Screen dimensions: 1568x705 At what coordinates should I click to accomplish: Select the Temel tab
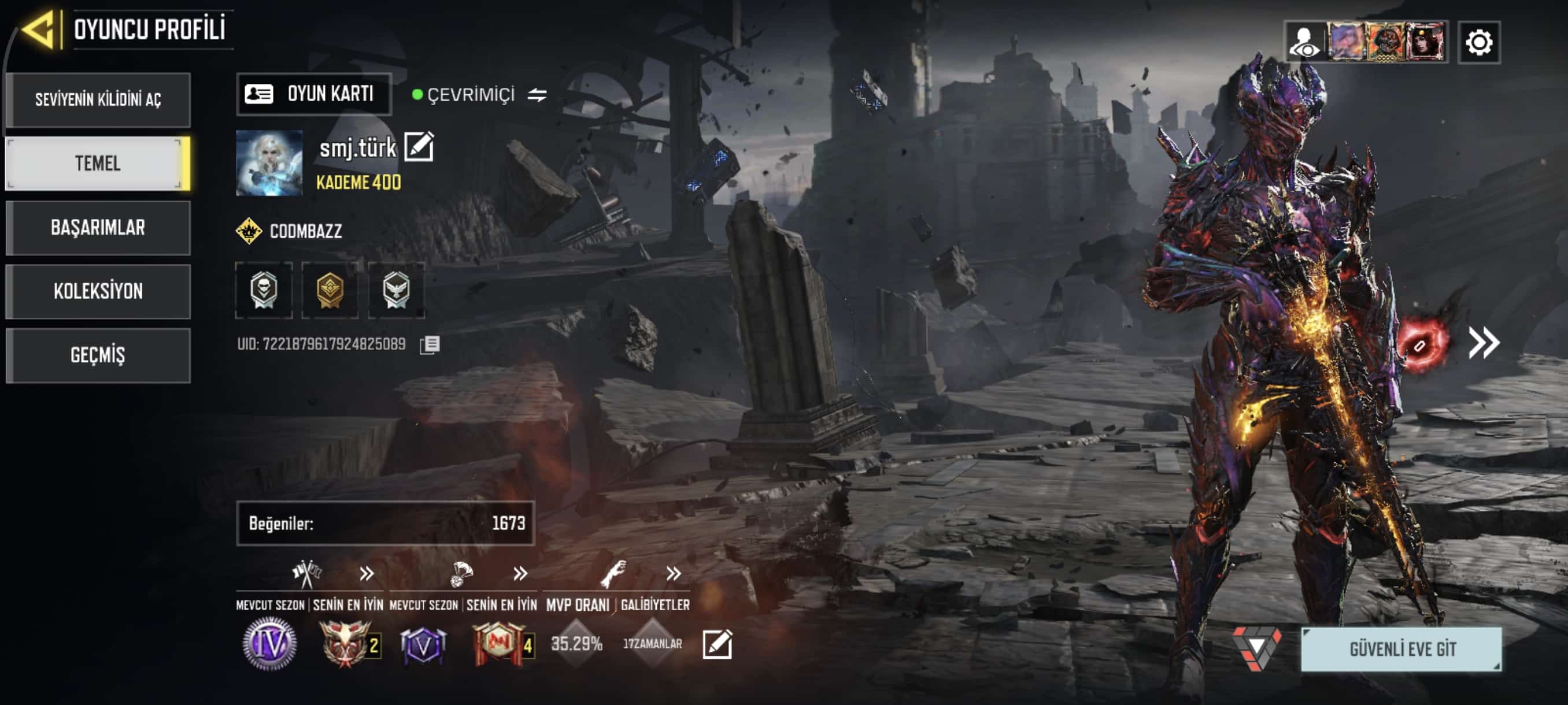[98, 164]
